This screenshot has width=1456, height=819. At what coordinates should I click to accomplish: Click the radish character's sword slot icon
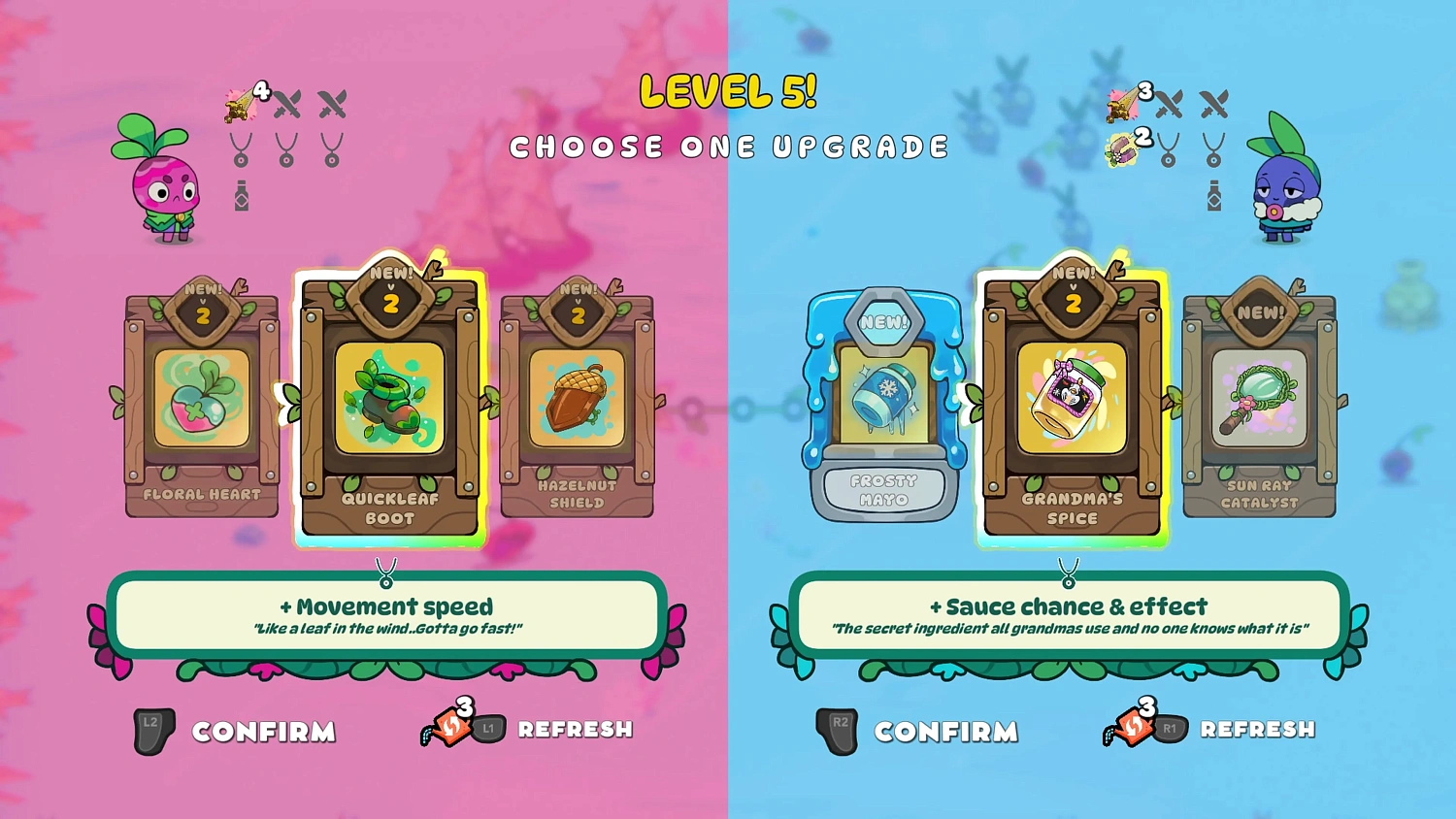[287, 103]
